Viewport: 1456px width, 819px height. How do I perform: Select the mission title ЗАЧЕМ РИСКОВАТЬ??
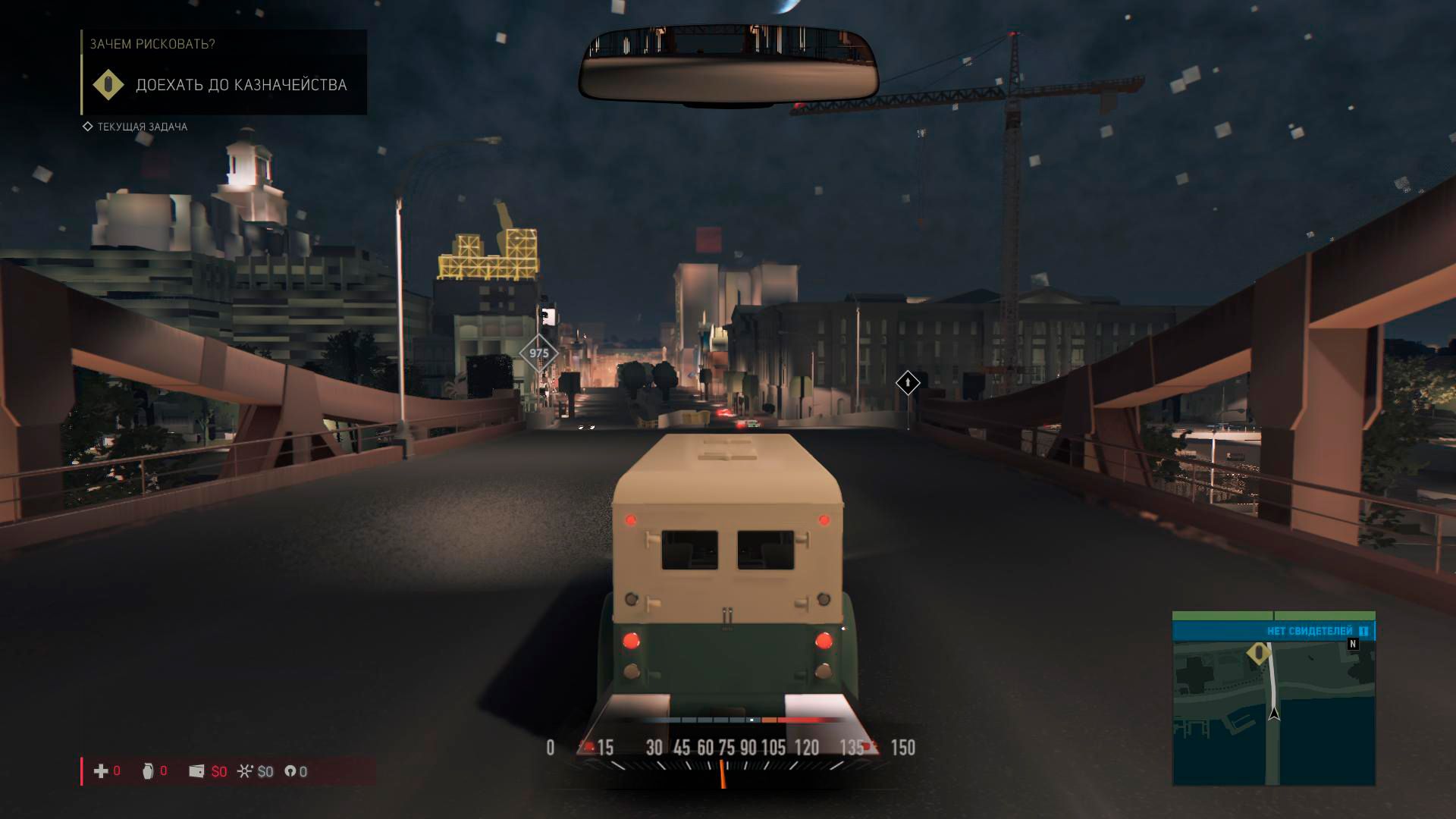(152, 44)
